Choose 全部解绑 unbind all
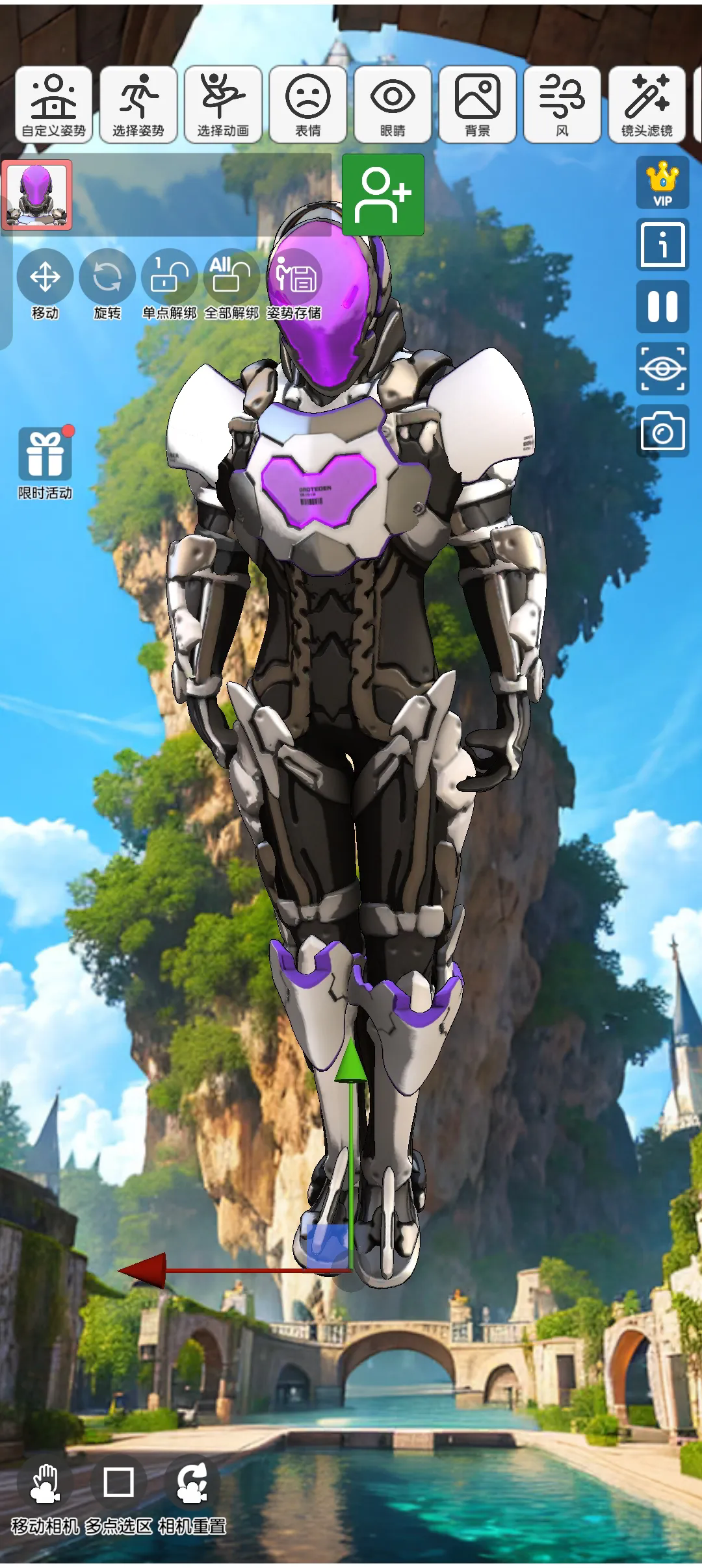Image resolution: width=702 pixels, height=1568 pixels. [231, 285]
